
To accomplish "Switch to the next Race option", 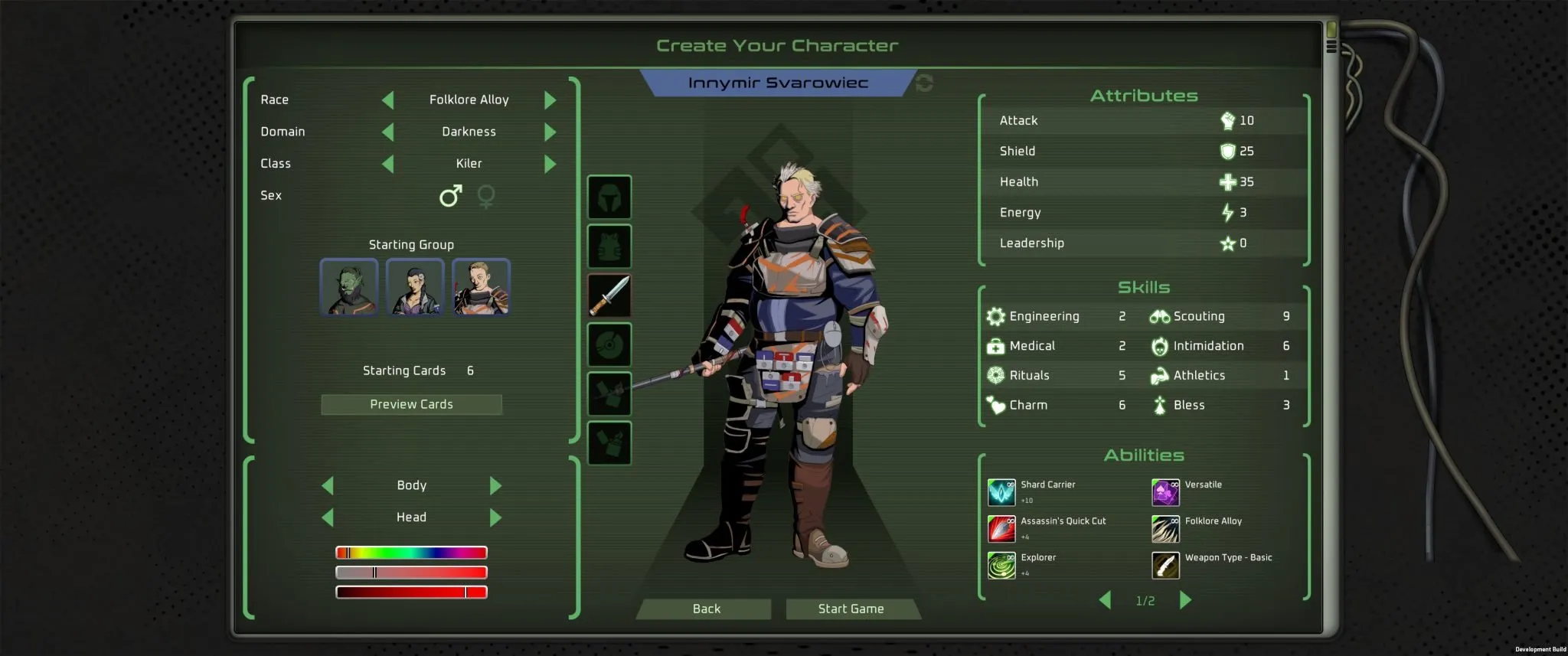I will tap(550, 100).
